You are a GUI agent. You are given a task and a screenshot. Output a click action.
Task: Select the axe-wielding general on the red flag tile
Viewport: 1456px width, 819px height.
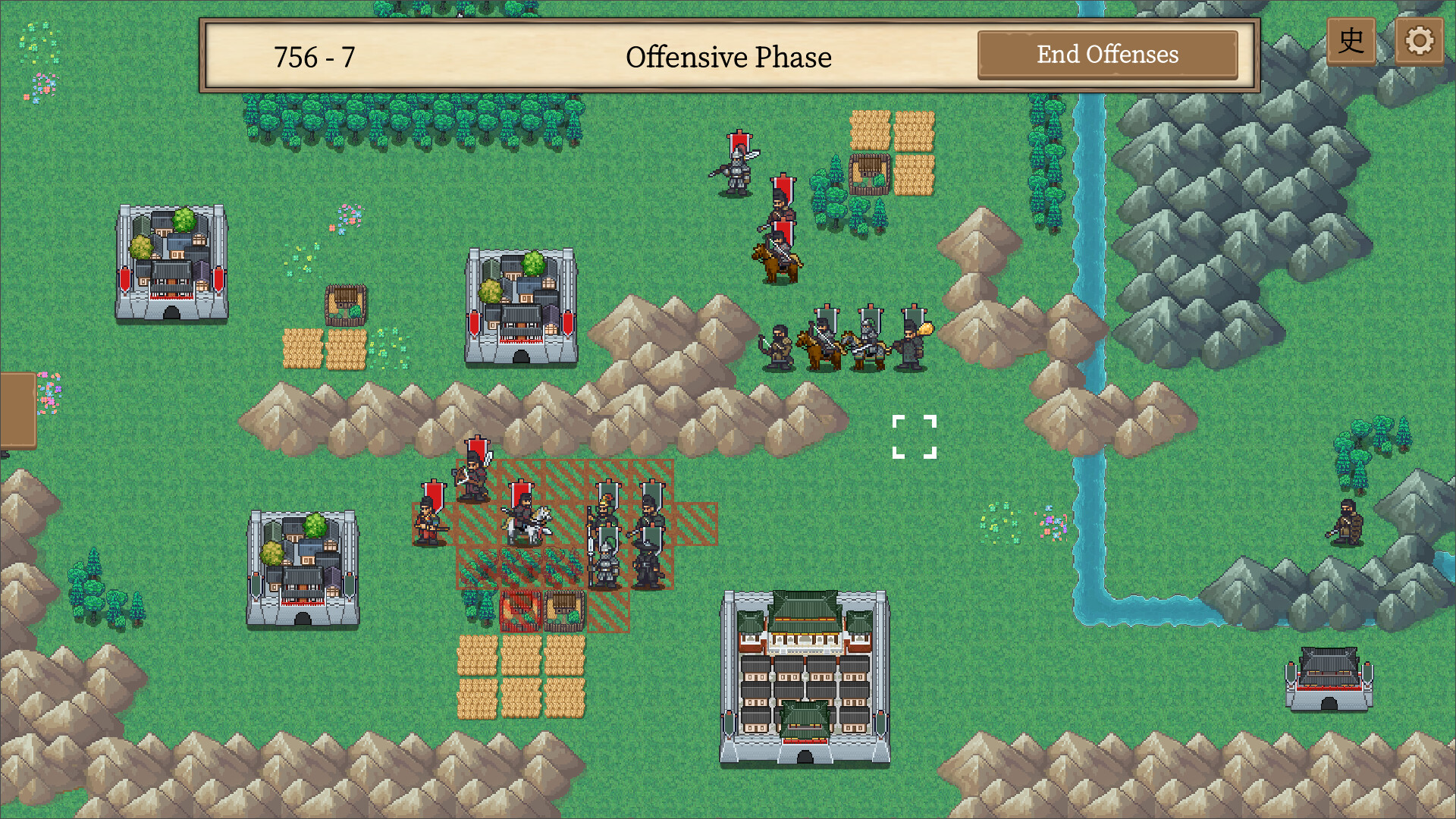[473, 474]
